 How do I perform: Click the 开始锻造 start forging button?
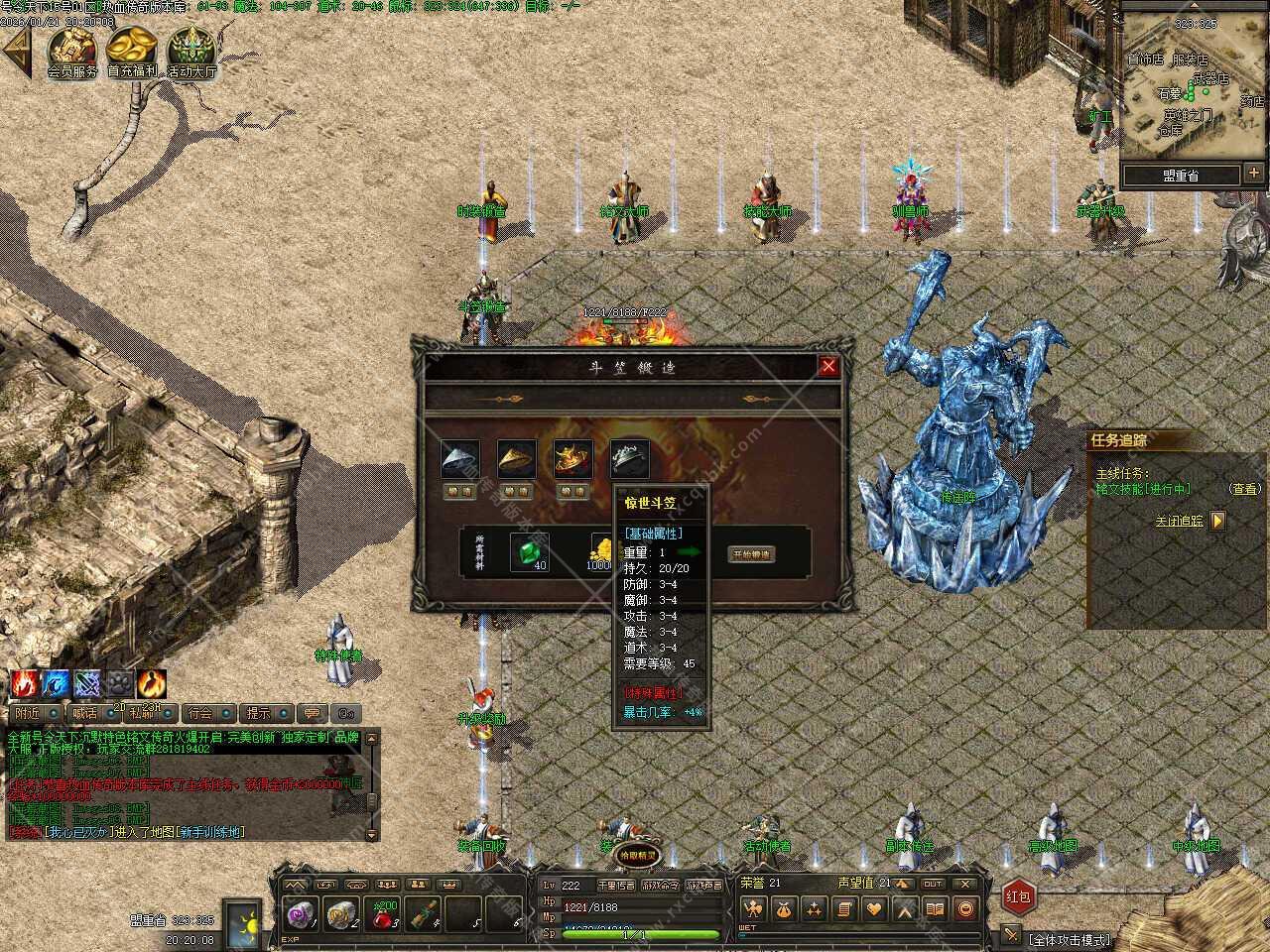click(x=751, y=554)
